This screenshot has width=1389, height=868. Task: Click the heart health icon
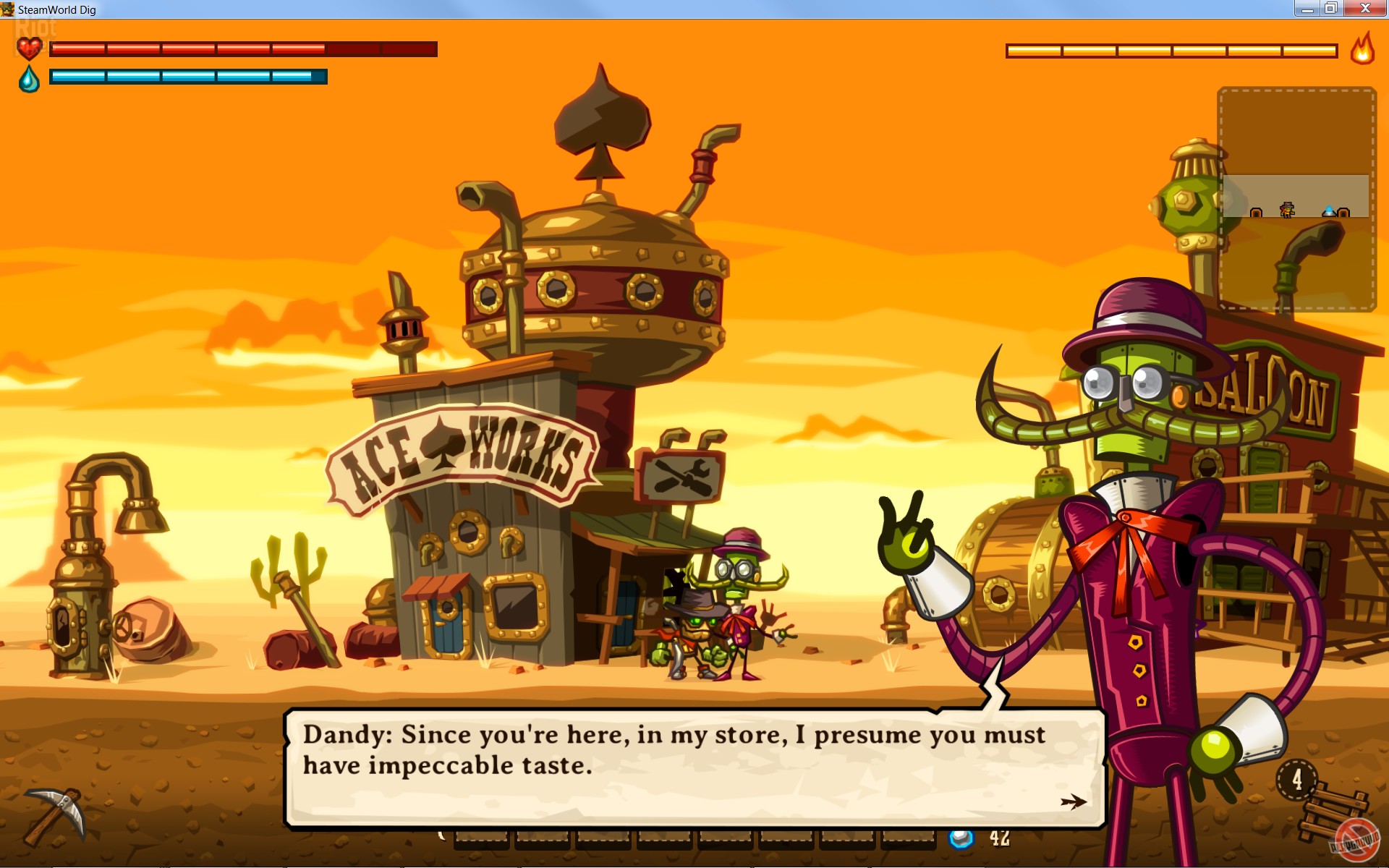(x=29, y=49)
